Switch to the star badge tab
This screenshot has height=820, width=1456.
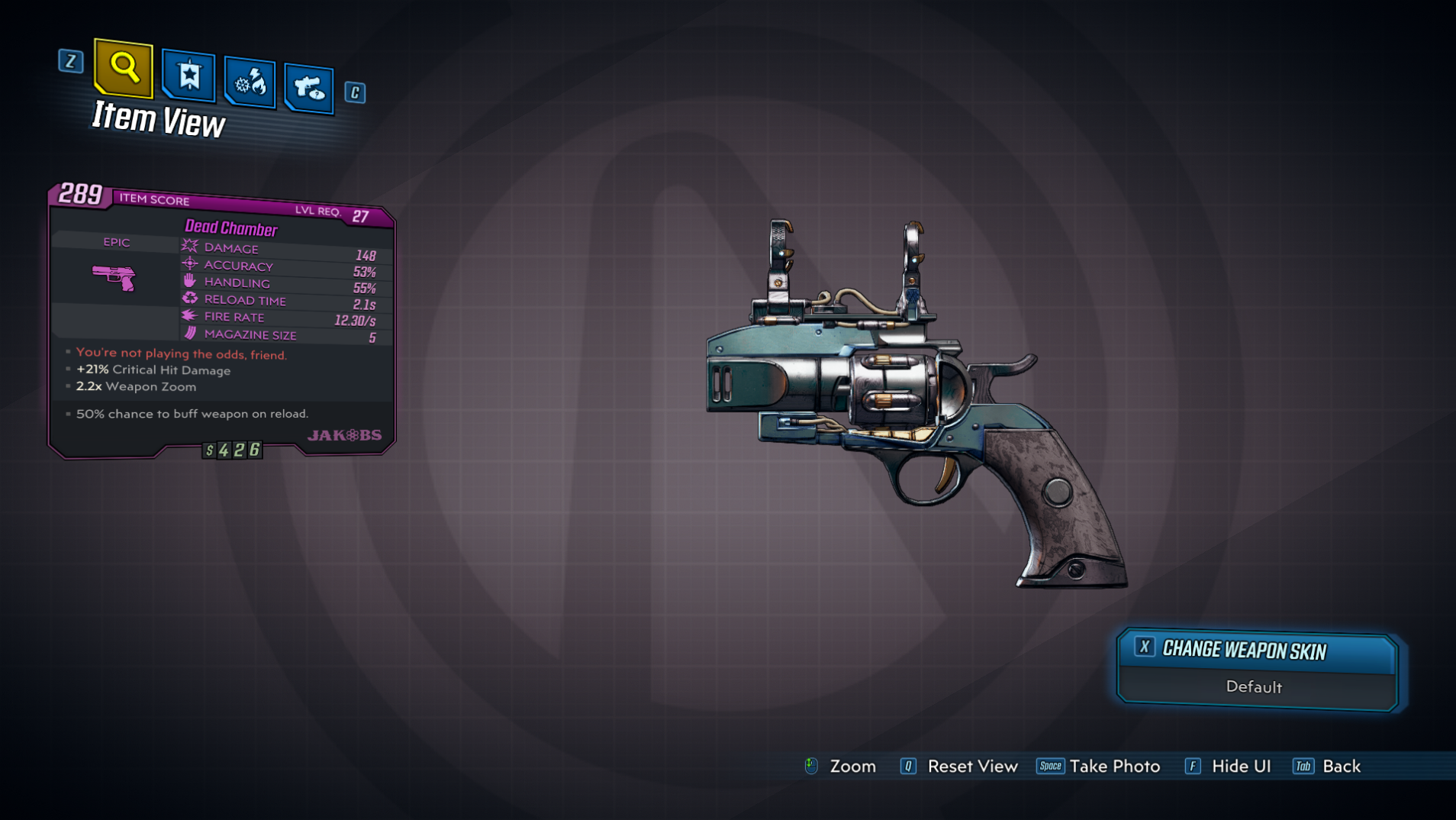pyautogui.click(x=188, y=76)
